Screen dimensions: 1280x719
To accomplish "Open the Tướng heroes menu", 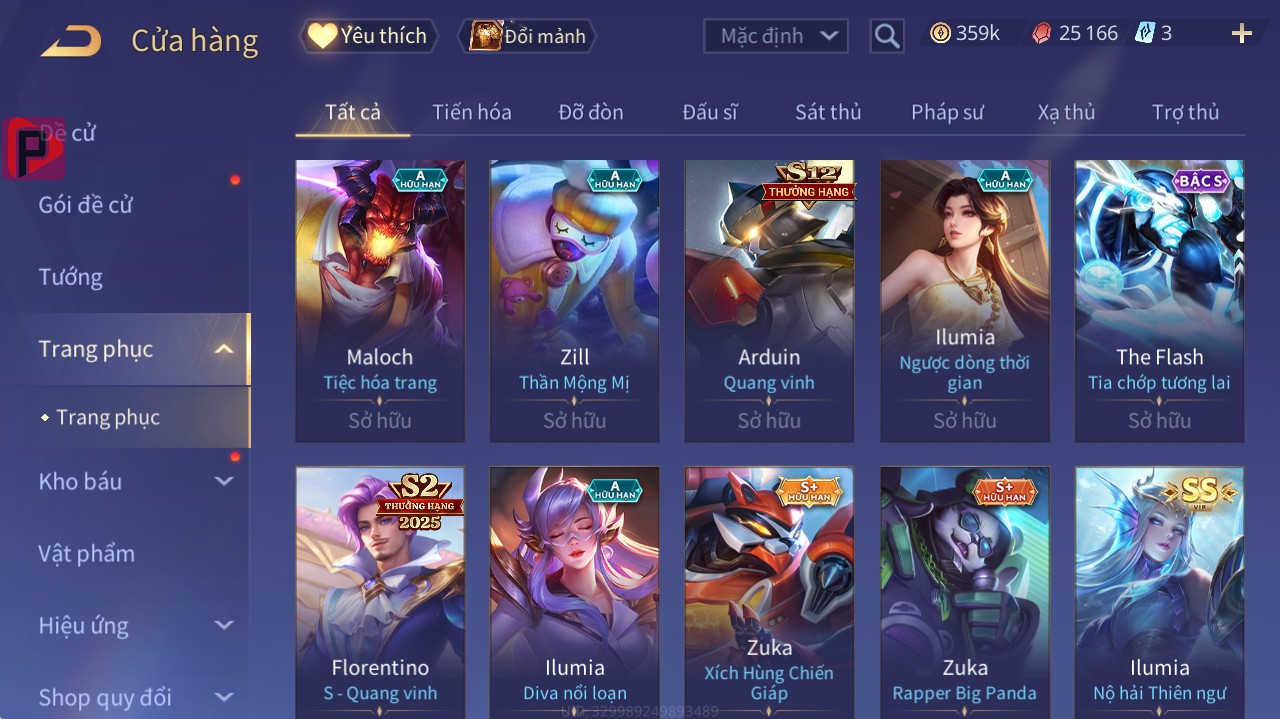I will pos(71,277).
